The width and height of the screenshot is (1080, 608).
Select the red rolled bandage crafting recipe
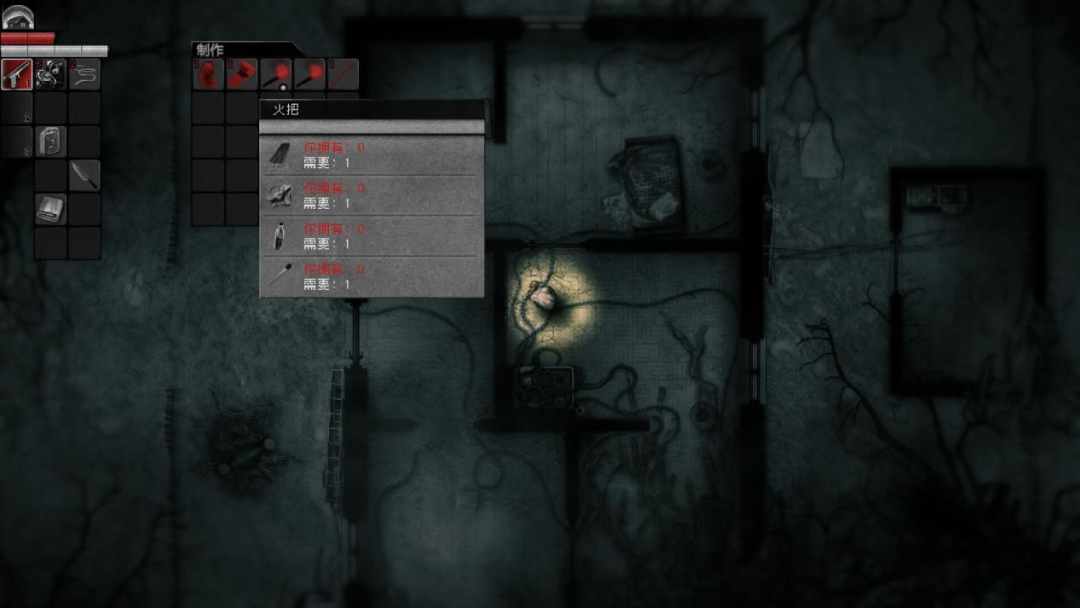242,74
